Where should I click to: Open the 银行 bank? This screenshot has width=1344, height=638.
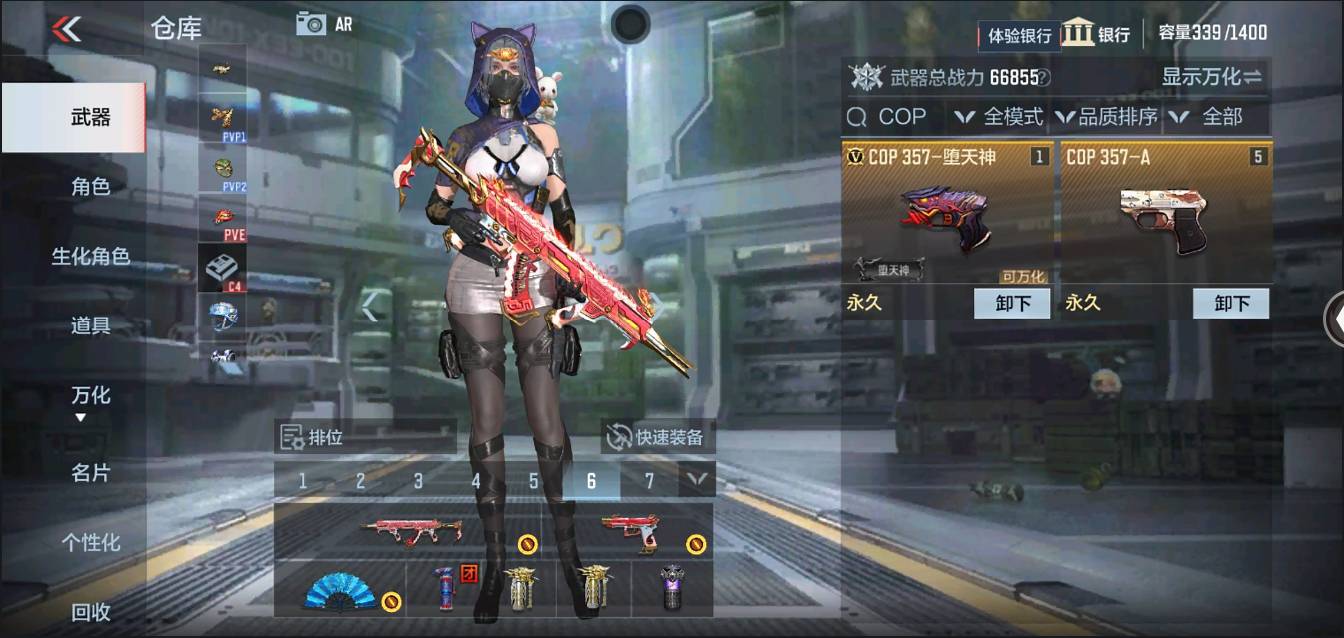coord(1096,33)
